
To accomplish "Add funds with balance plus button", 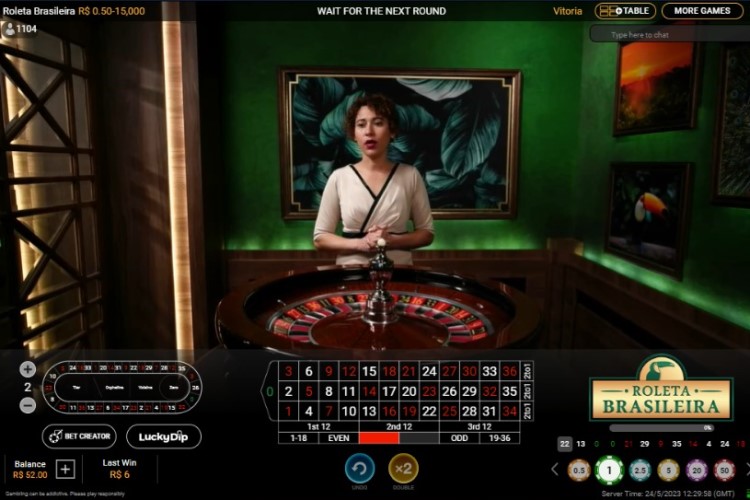I will tap(65, 469).
